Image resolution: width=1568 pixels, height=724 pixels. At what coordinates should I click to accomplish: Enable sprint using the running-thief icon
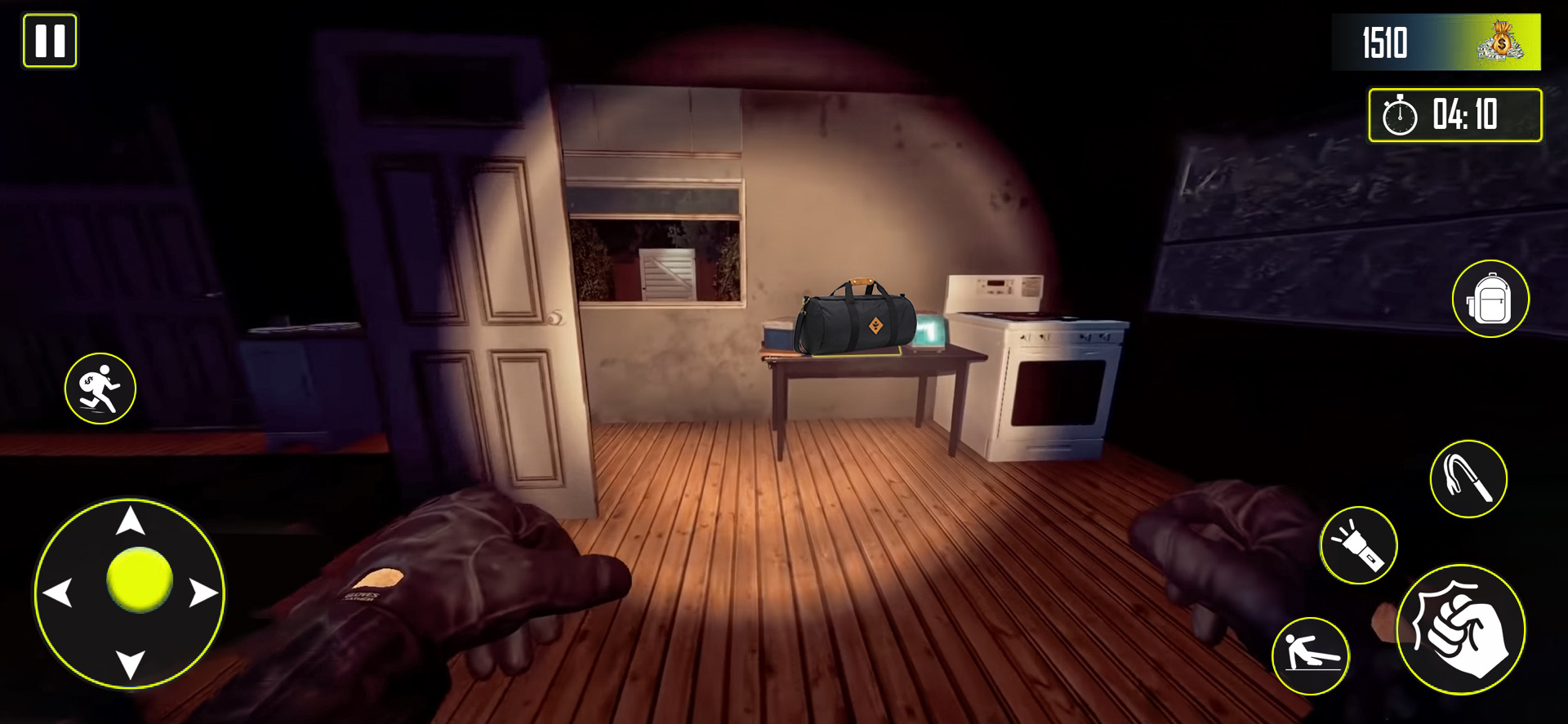click(101, 389)
